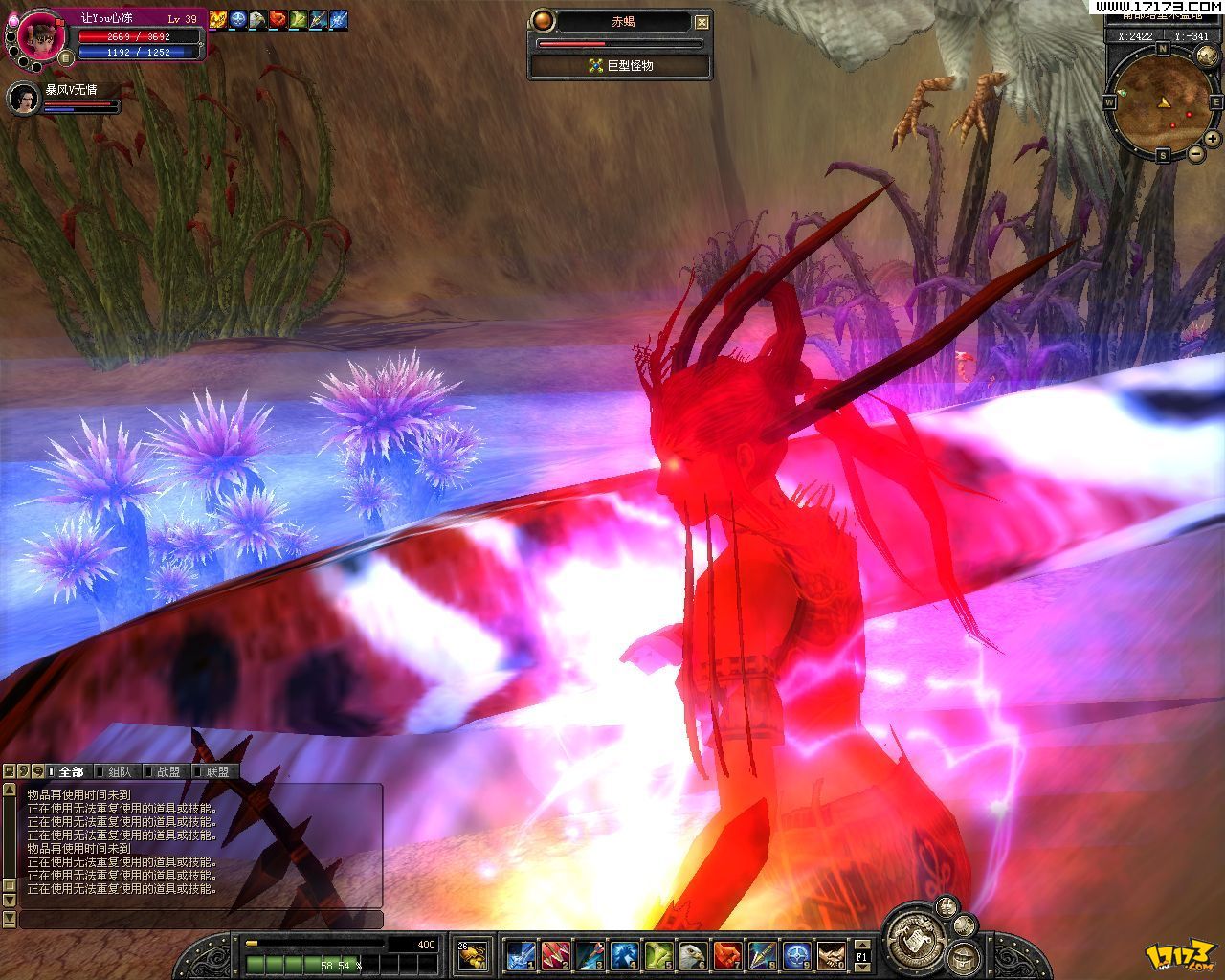The image size is (1225, 980).
Task: Click the minimap's minus zoom button
Action: tap(1195, 154)
